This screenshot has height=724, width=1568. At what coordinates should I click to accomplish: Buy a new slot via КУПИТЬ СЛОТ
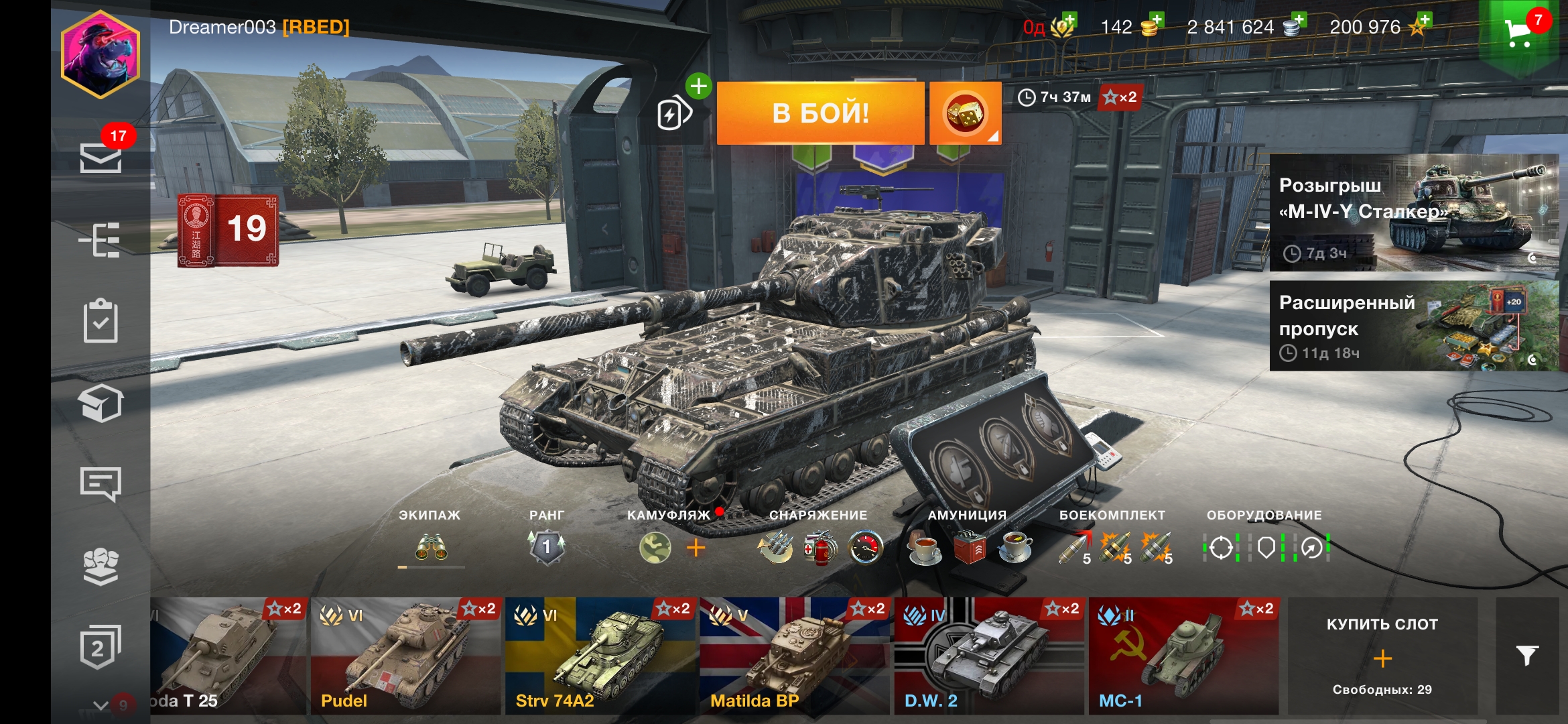(x=1382, y=656)
